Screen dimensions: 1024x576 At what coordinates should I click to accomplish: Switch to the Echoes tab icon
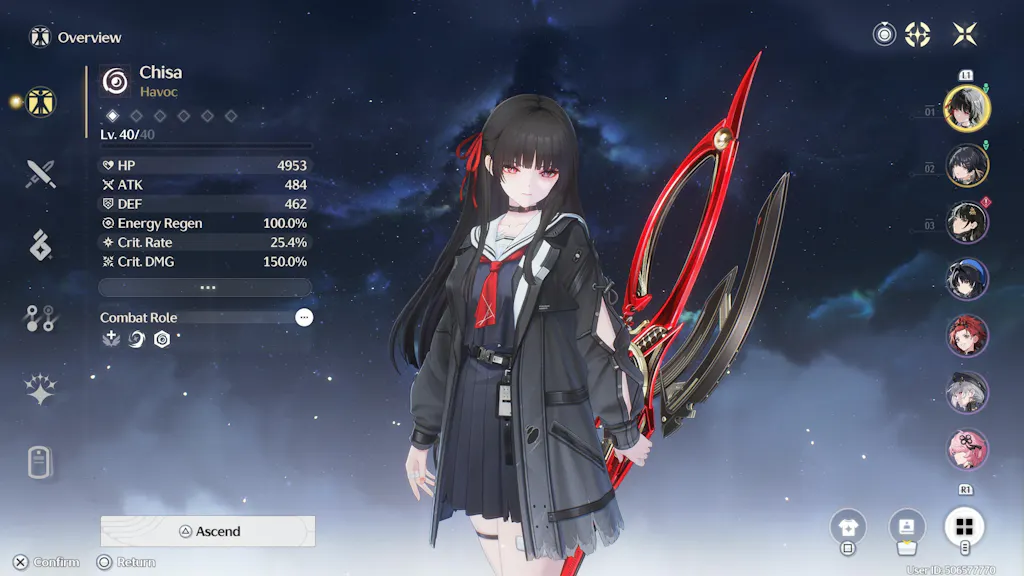click(x=41, y=244)
